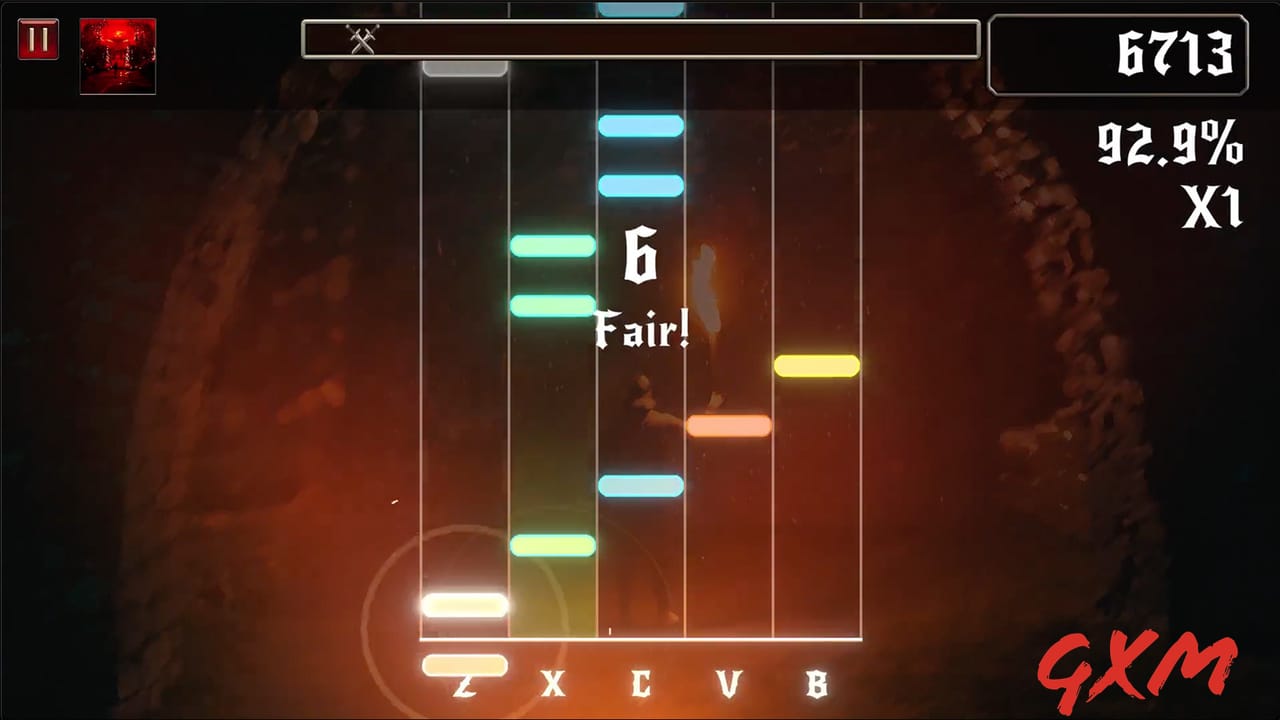1280x720 pixels.
Task: Tap the Z lane key label
Action: coord(463,686)
